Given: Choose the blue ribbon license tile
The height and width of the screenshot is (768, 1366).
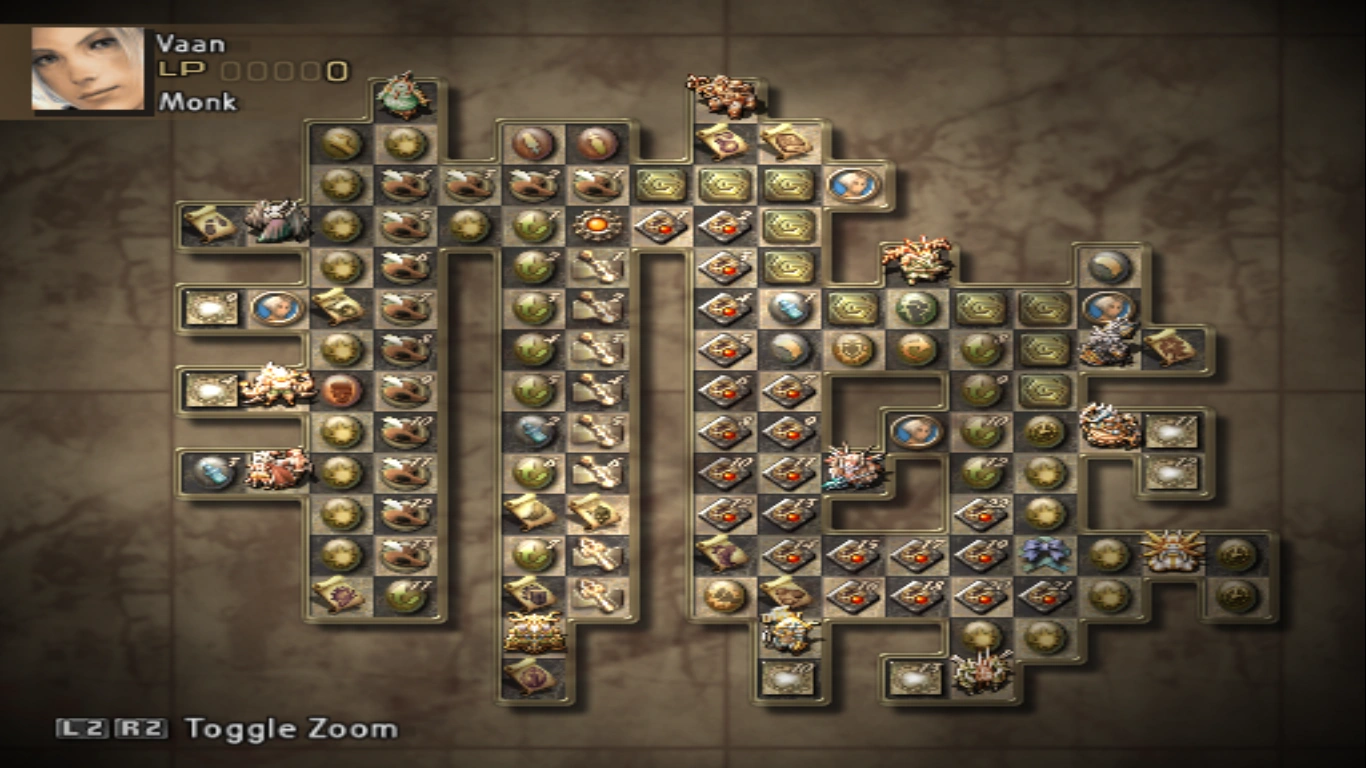Looking at the screenshot, I should (1045, 553).
